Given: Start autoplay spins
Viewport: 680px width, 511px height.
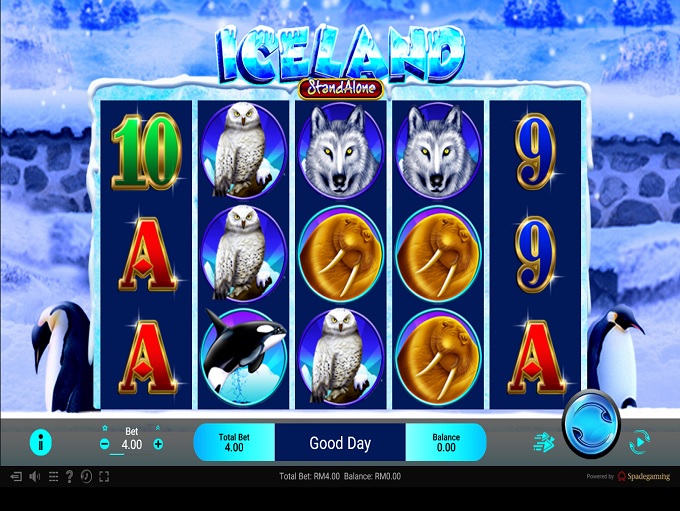Looking at the screenshot, I should point(637,440).
